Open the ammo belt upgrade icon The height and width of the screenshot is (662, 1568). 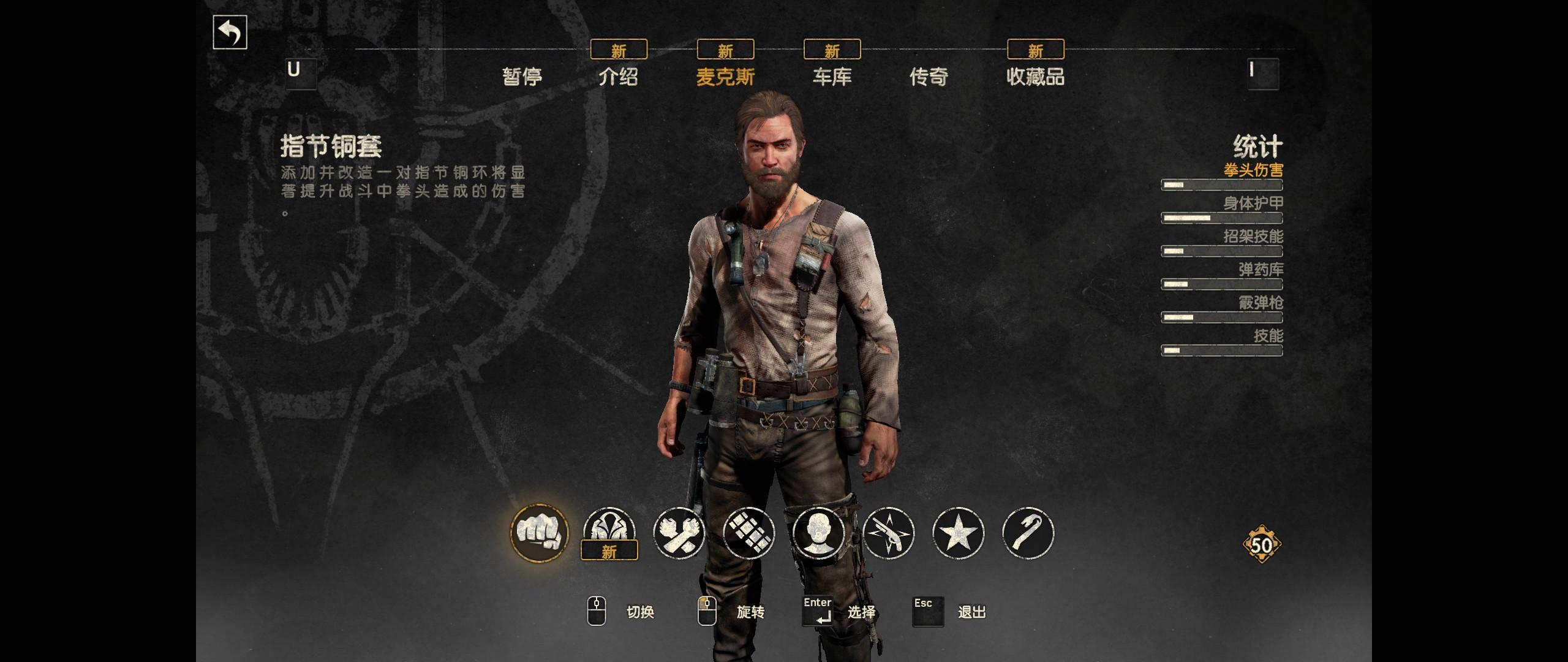click(x=748, y=532)
